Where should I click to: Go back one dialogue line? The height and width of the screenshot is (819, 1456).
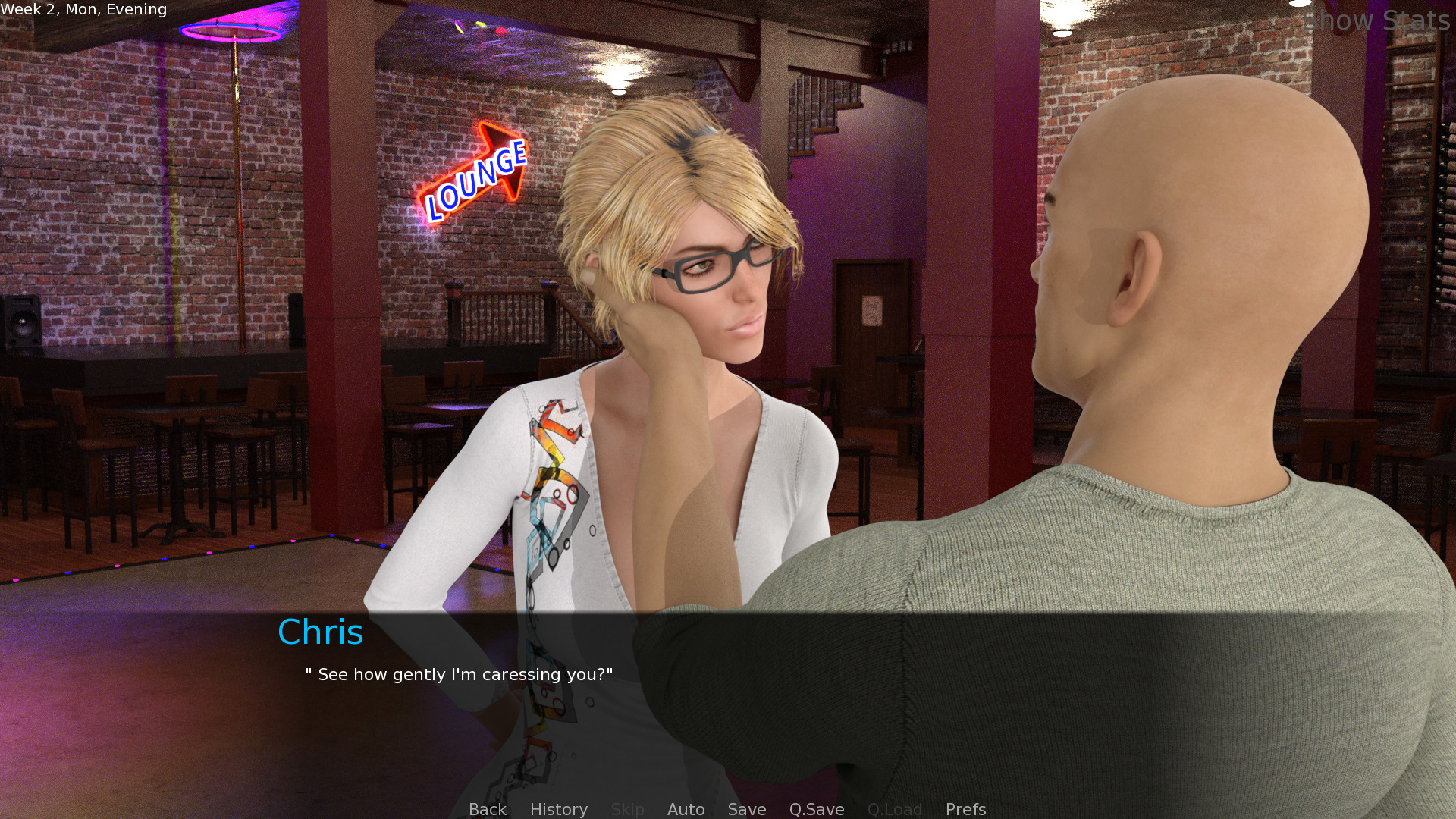(x=487, y=809)
